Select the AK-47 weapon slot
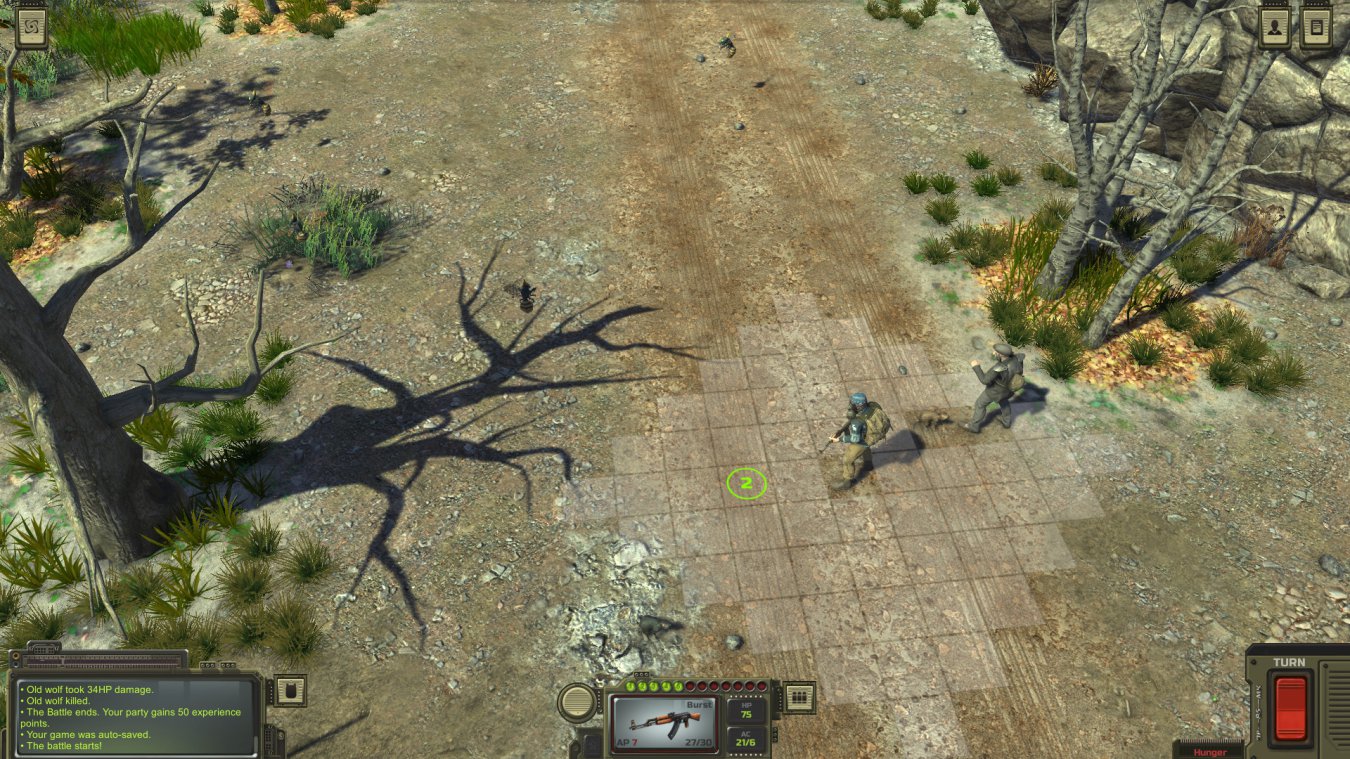 [663, 722]
